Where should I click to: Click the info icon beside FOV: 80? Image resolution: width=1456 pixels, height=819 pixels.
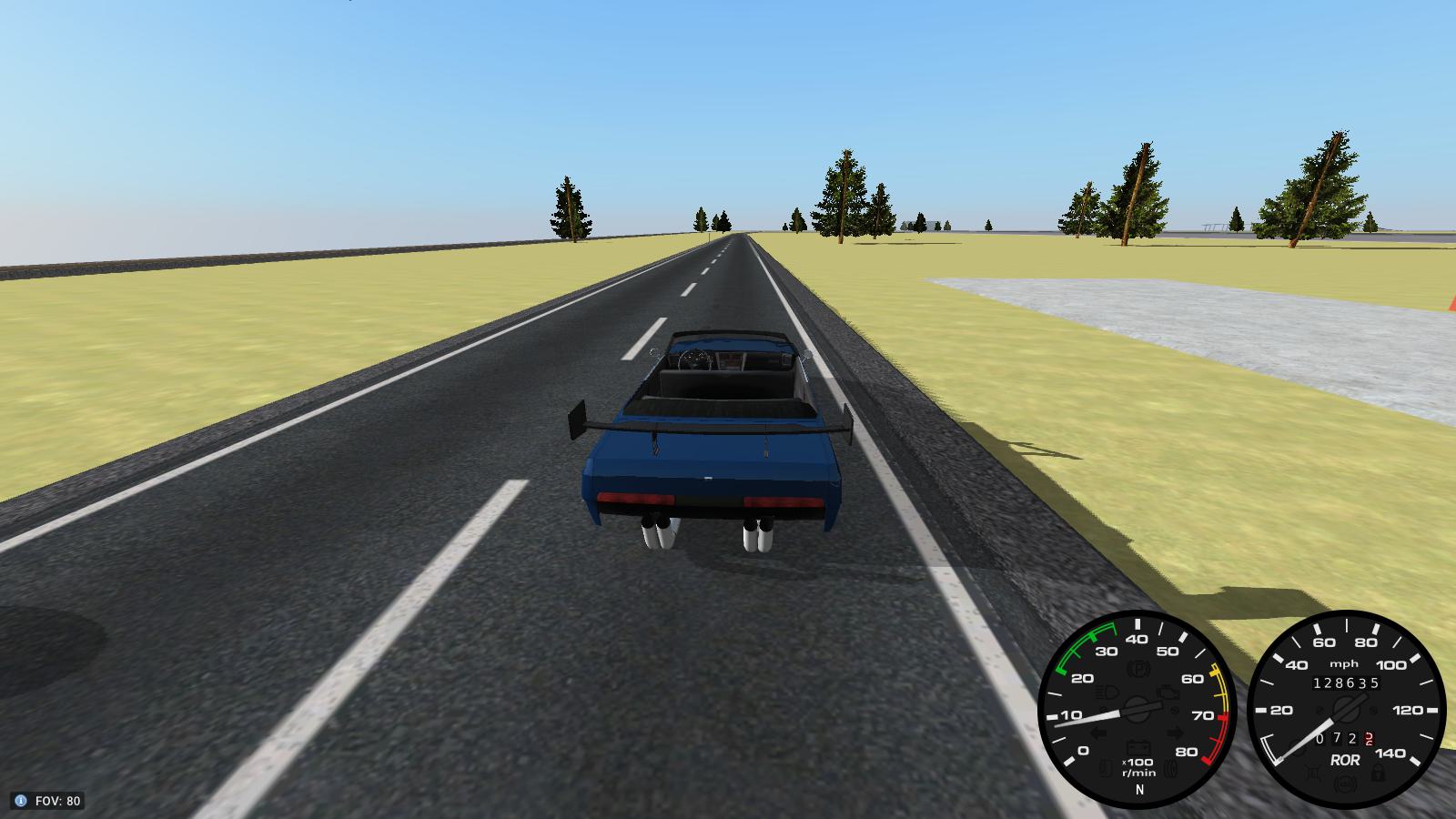pos(21,801)
